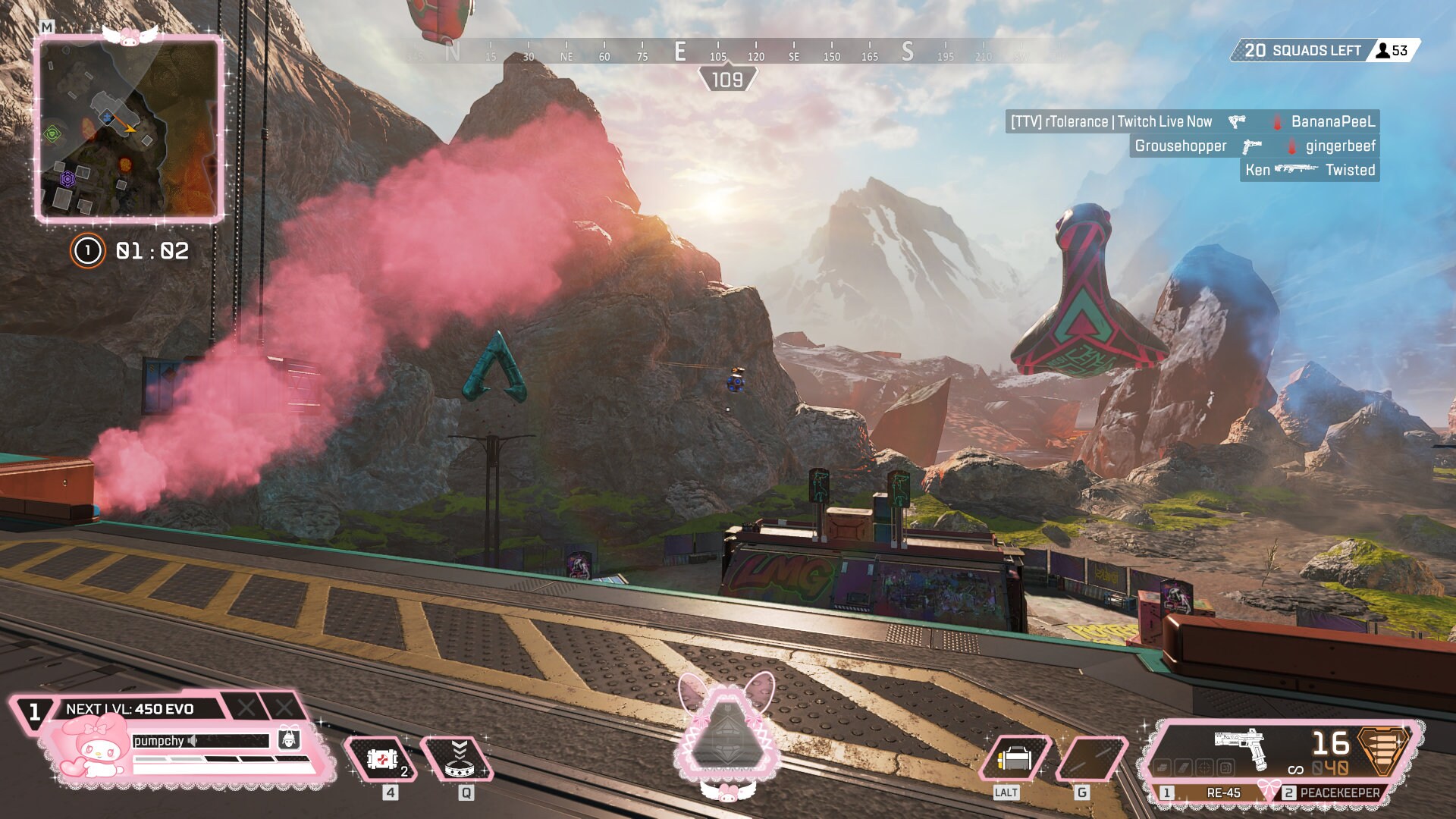Image resolution: width=1456 pixels, height=819 pixels.
Task: Click the helmet icon beside pumpchy's nameplate
Action: pyautogui.click(x=288, y=739)
